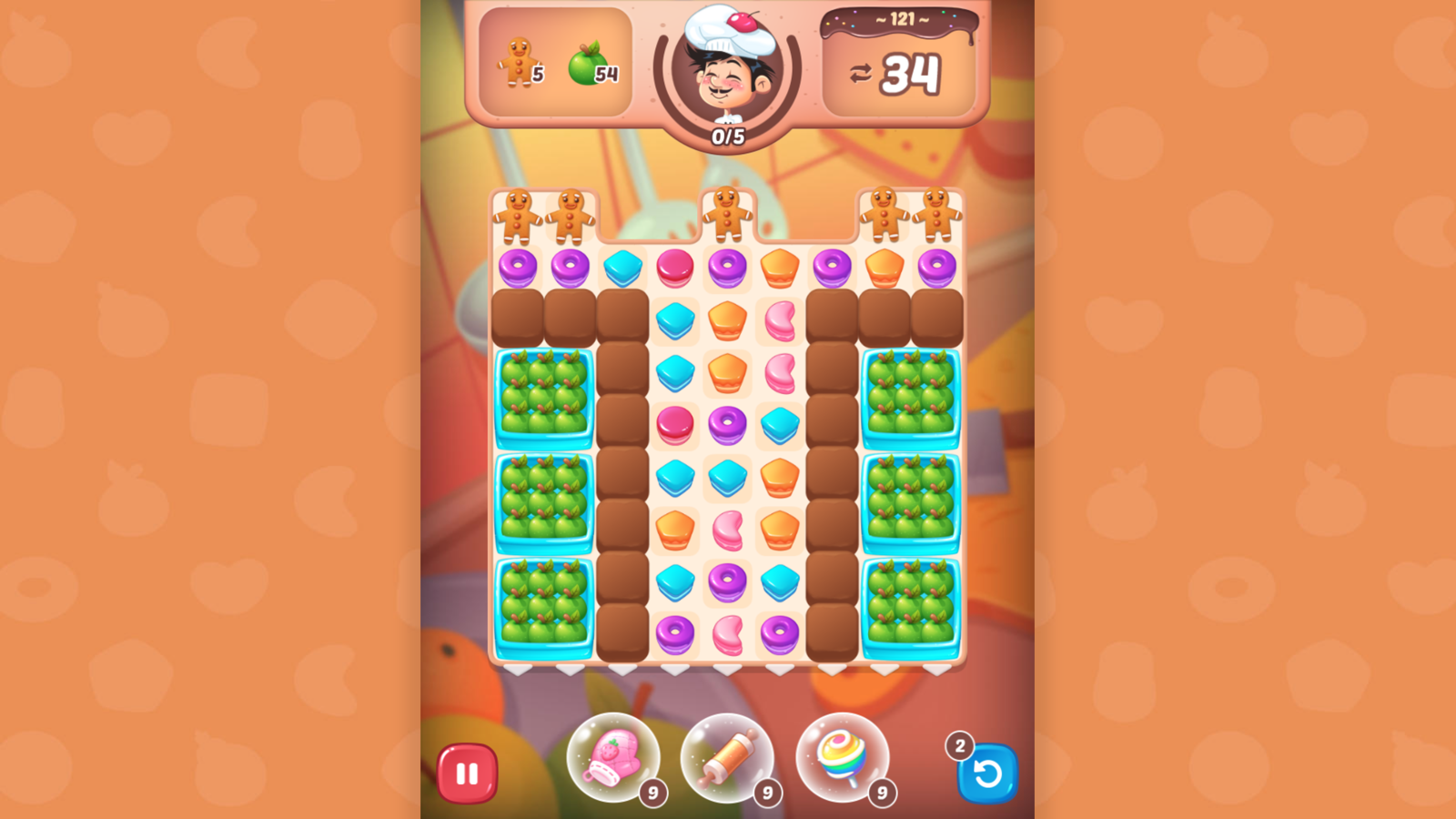Image resolution: width=1456 pixels, height=819 pixels.
Task: Select a purple donut candy
Action: pos(518,266)
